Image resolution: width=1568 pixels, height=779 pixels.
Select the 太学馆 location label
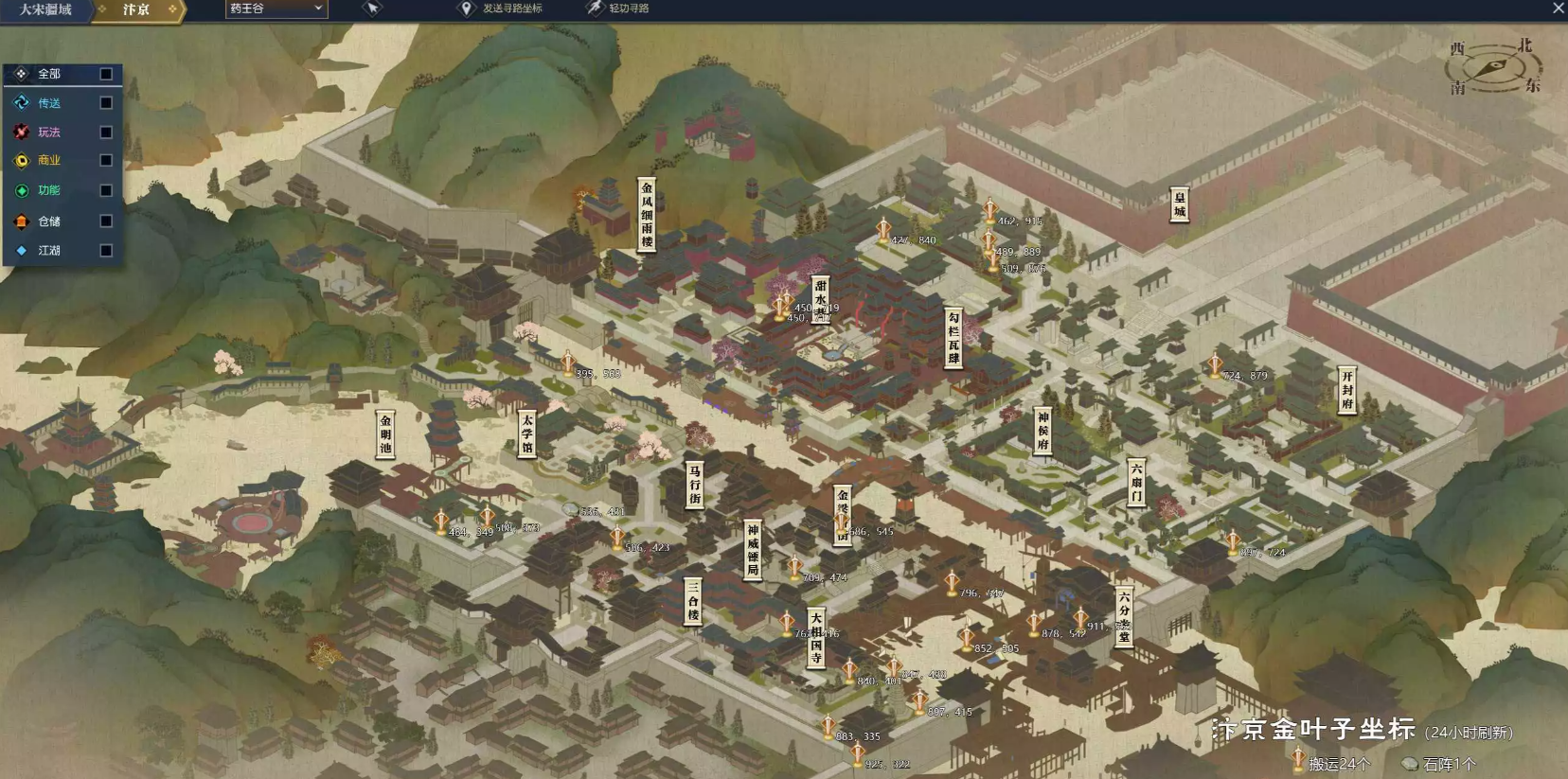tap(527, 434)
